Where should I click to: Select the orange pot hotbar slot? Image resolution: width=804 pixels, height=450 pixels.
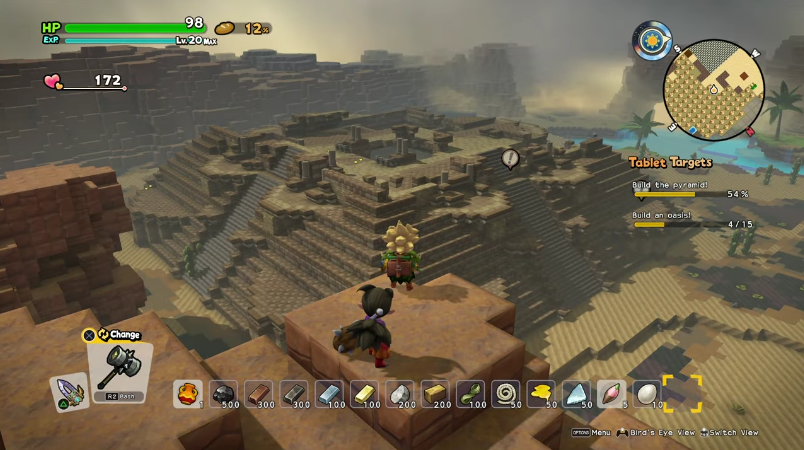click(187, 394)
